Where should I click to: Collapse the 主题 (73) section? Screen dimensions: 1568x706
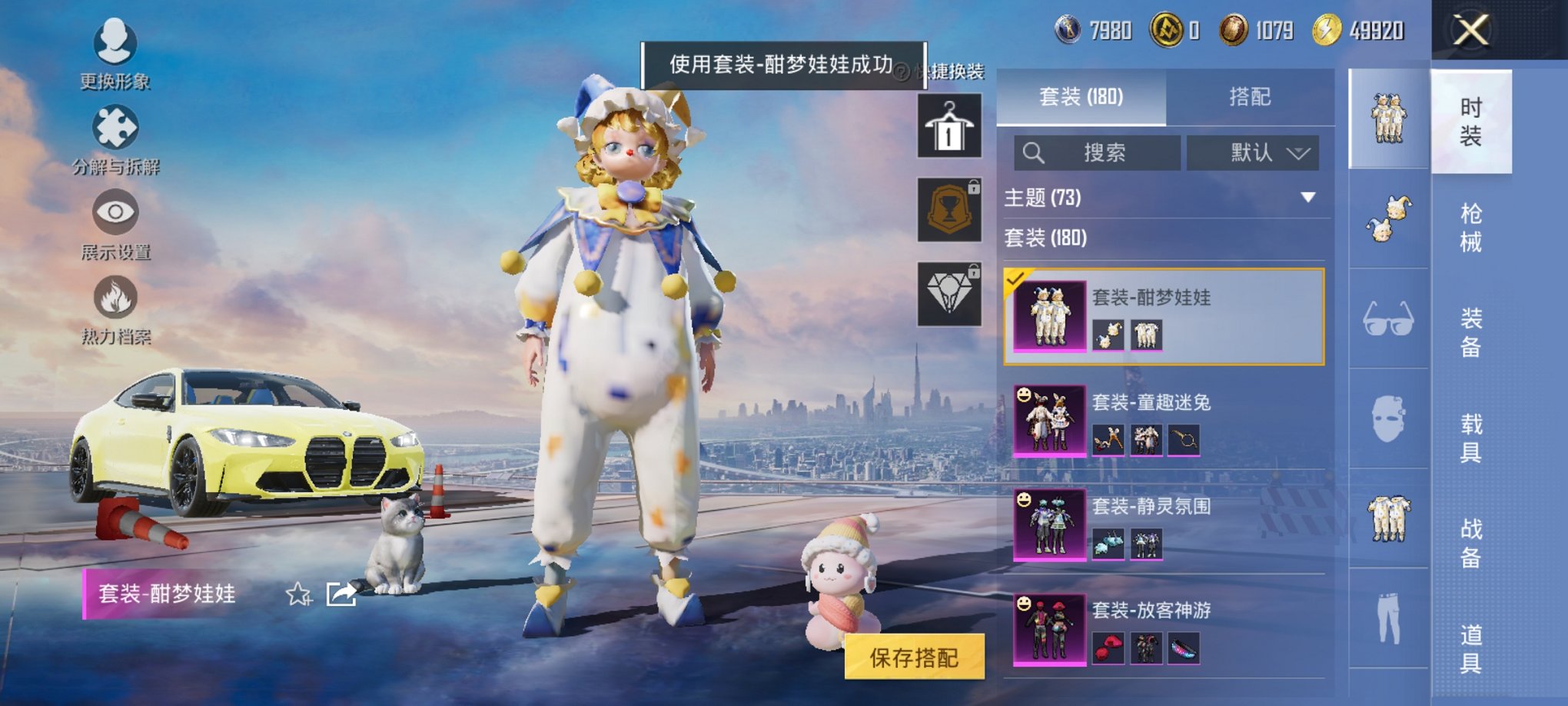click(x=1307, y=197)
